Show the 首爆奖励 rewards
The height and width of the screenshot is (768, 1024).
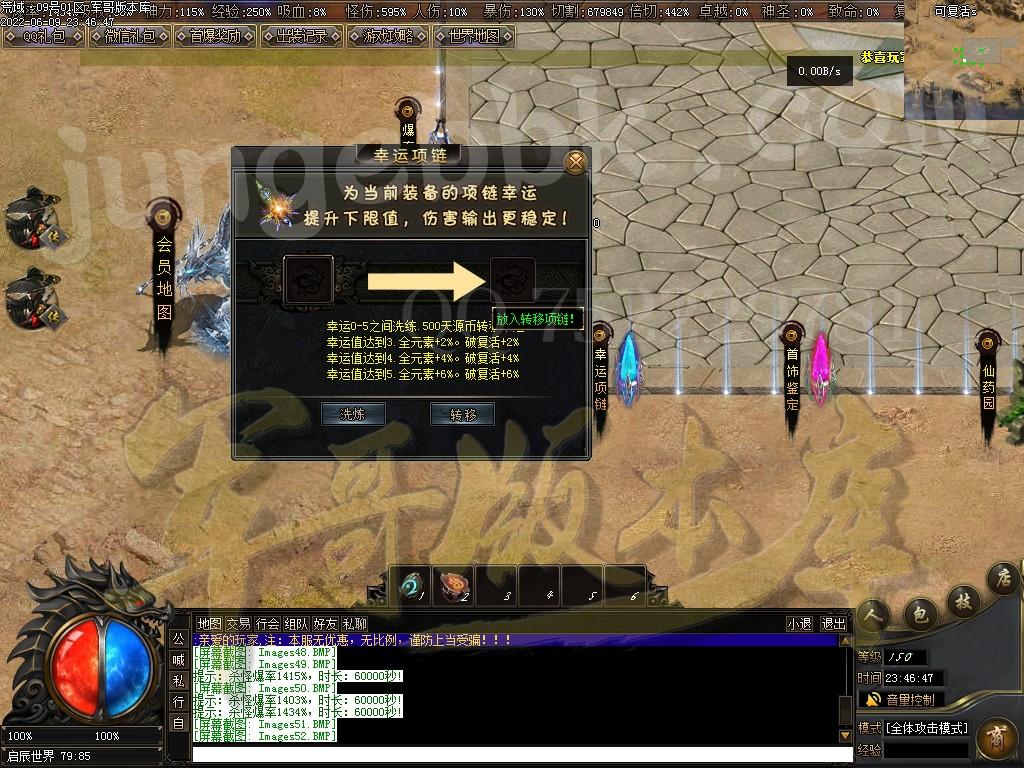point(214,37)
